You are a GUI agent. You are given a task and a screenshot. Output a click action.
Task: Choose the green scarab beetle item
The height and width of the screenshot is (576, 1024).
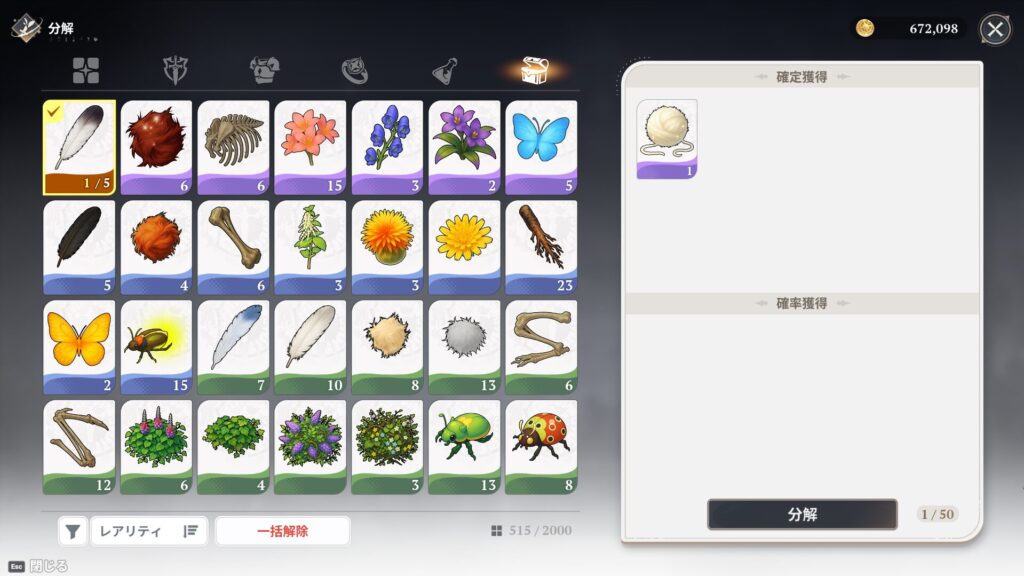pyautogui.click(x=464, y=447)
